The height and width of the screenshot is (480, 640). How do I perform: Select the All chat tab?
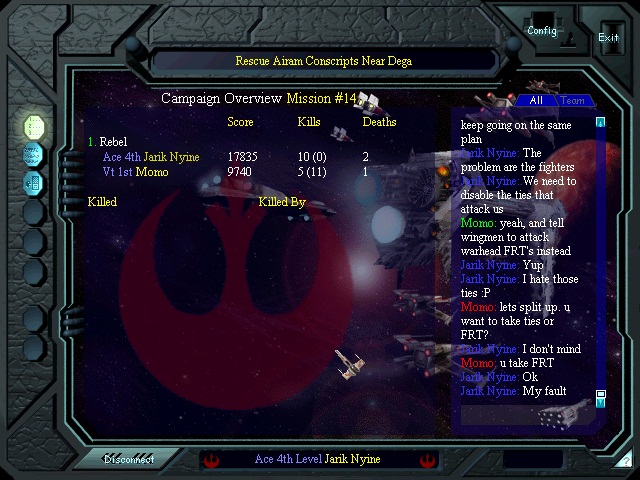coord(536,101)
